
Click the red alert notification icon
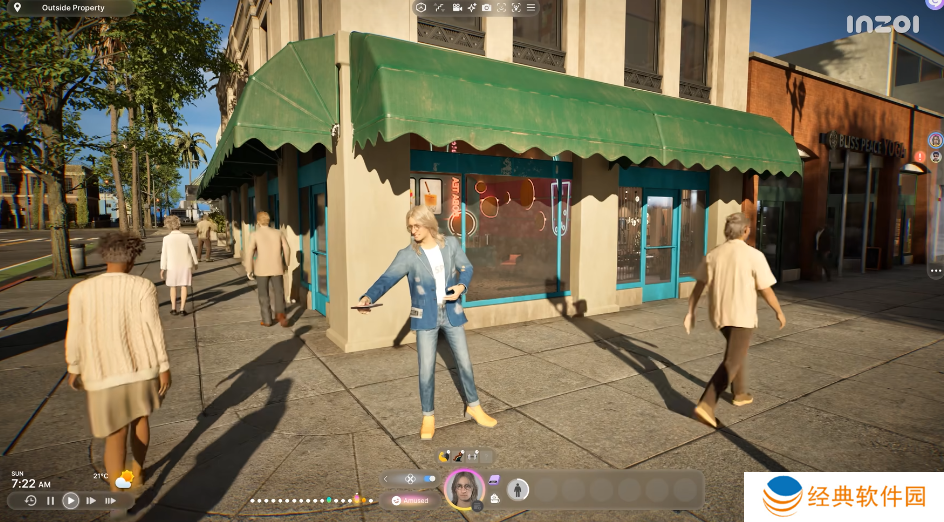pos(920,156)
